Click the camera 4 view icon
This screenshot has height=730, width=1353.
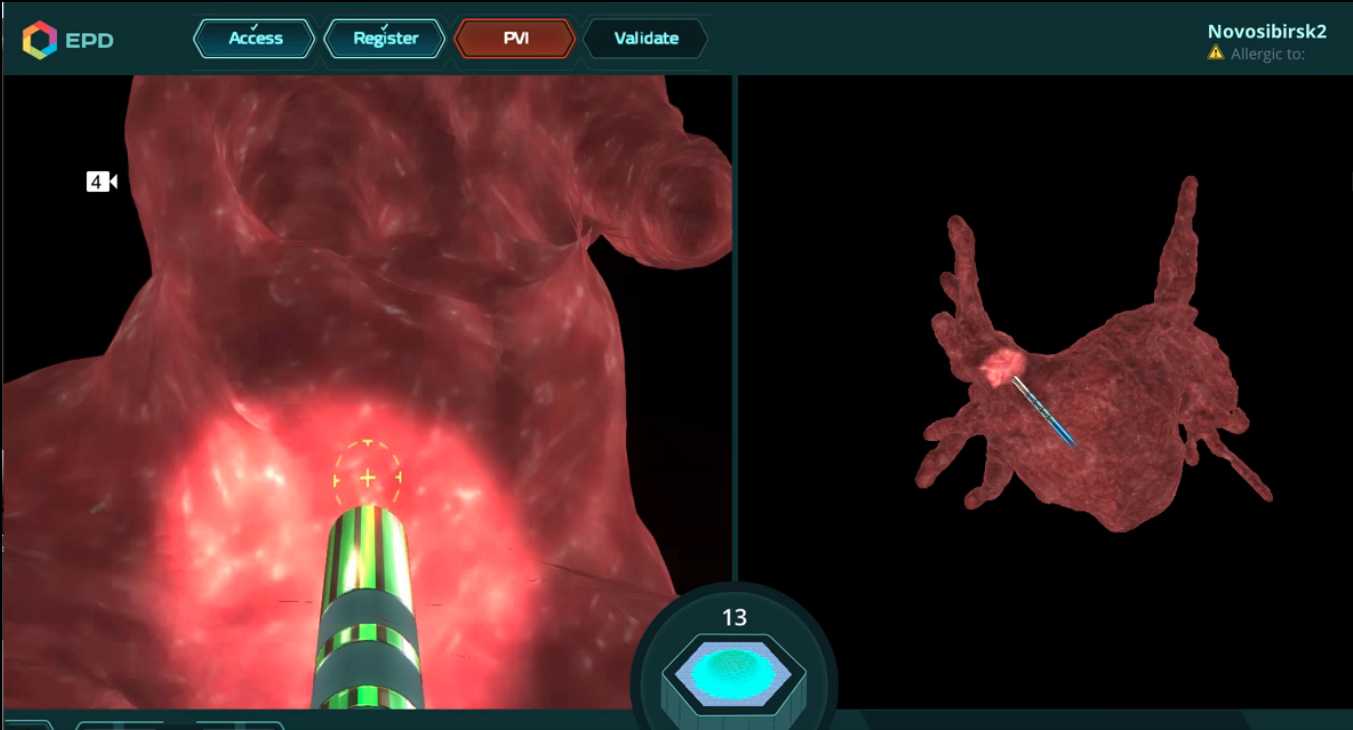tap(102, 182)
